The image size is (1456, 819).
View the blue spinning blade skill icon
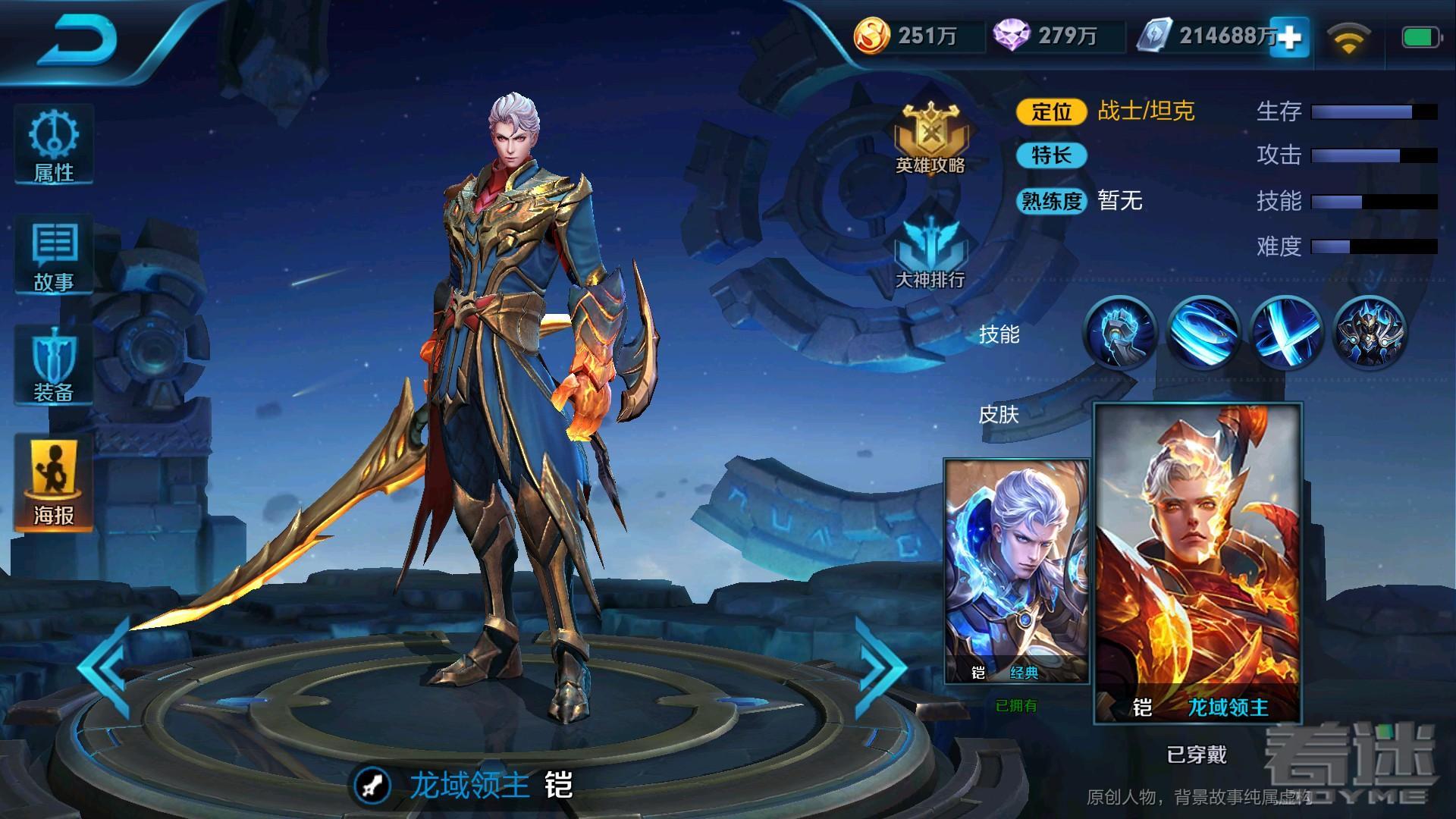(1203, 332)
